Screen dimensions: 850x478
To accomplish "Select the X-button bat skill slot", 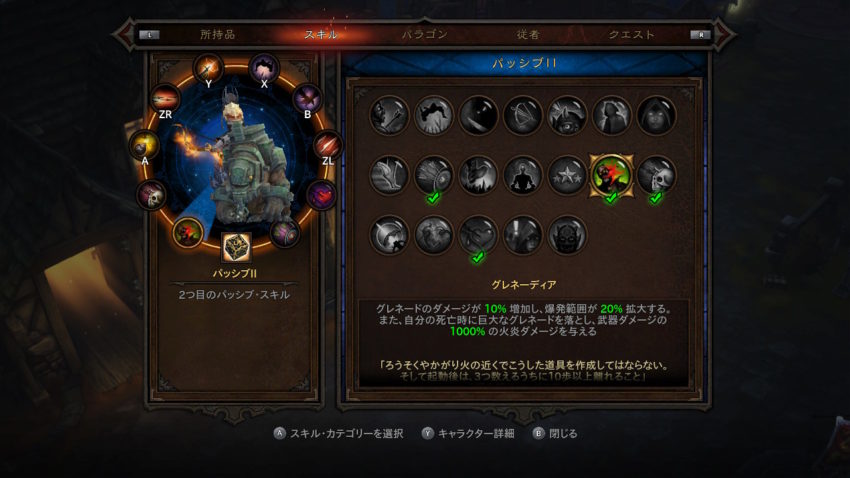I will (x=264, y=67).
